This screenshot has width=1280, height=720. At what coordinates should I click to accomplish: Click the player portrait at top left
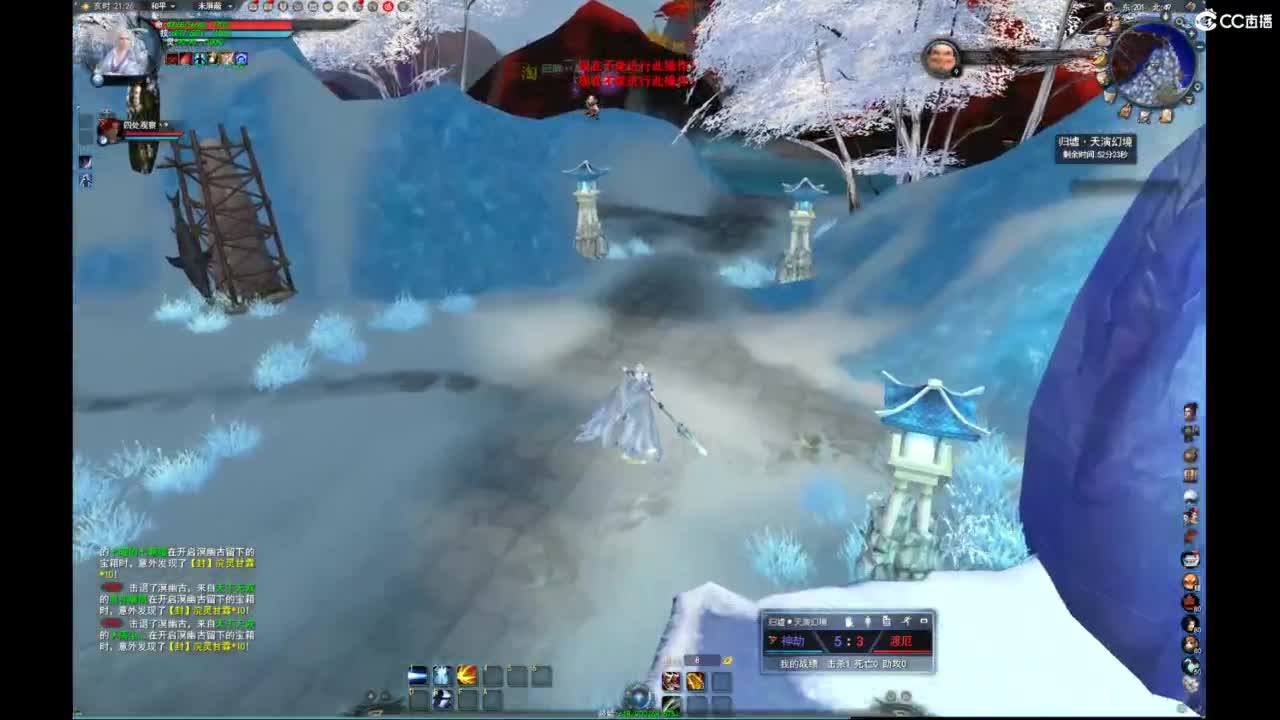[125, 52]
